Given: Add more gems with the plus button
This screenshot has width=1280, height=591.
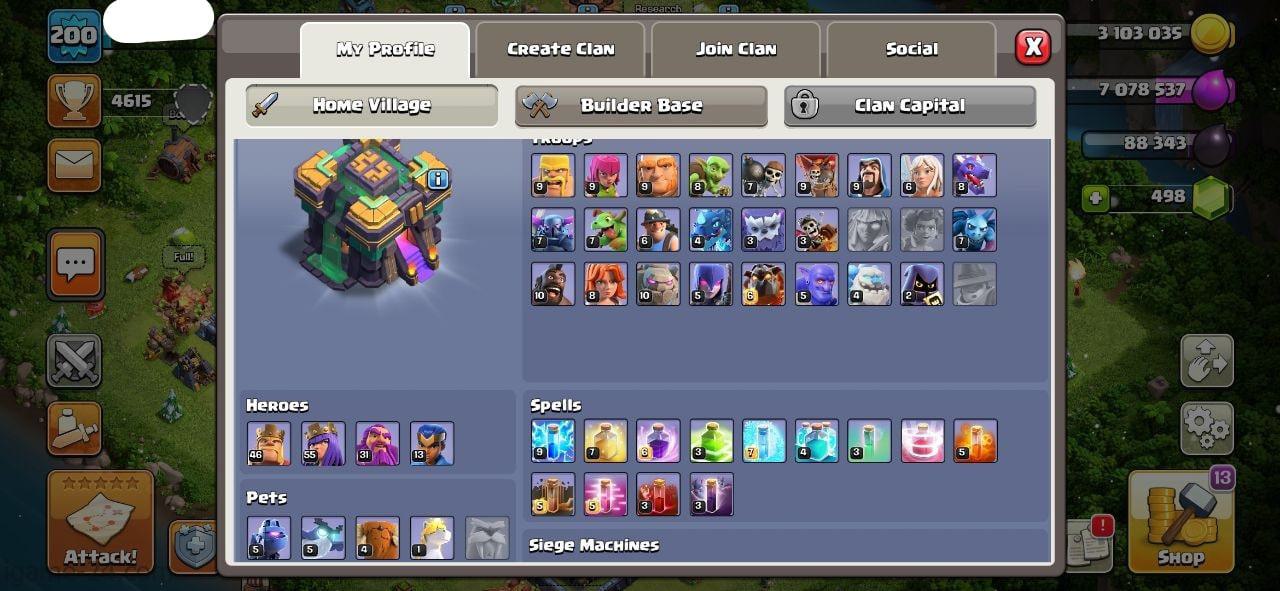Looking at the screenshot, I should (1096, 198).
